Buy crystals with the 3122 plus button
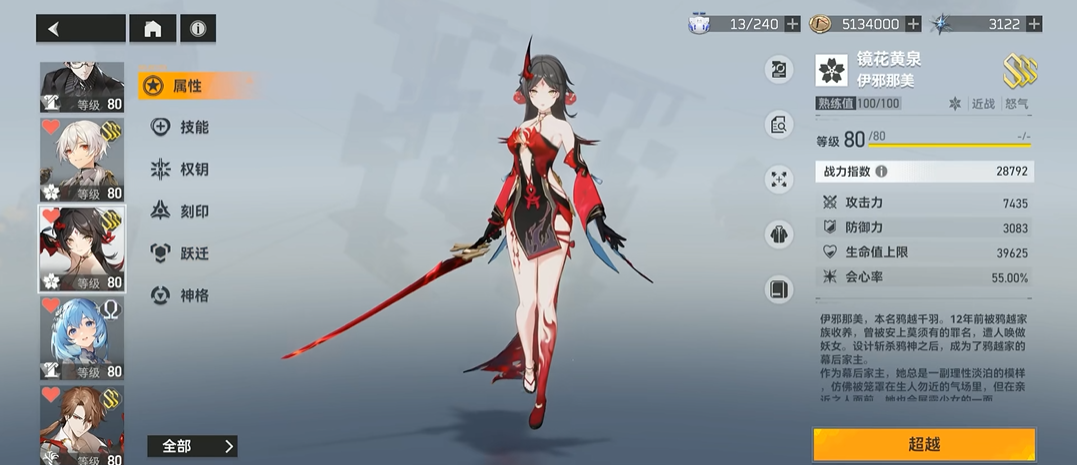This screenshot has width=1077, height=465. click(x=1033, y=24)
